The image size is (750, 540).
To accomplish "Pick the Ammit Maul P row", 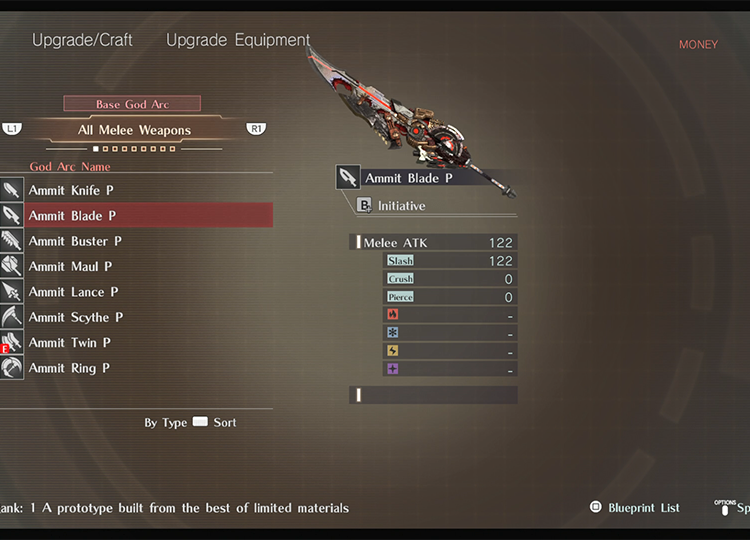I will point(70,266).
